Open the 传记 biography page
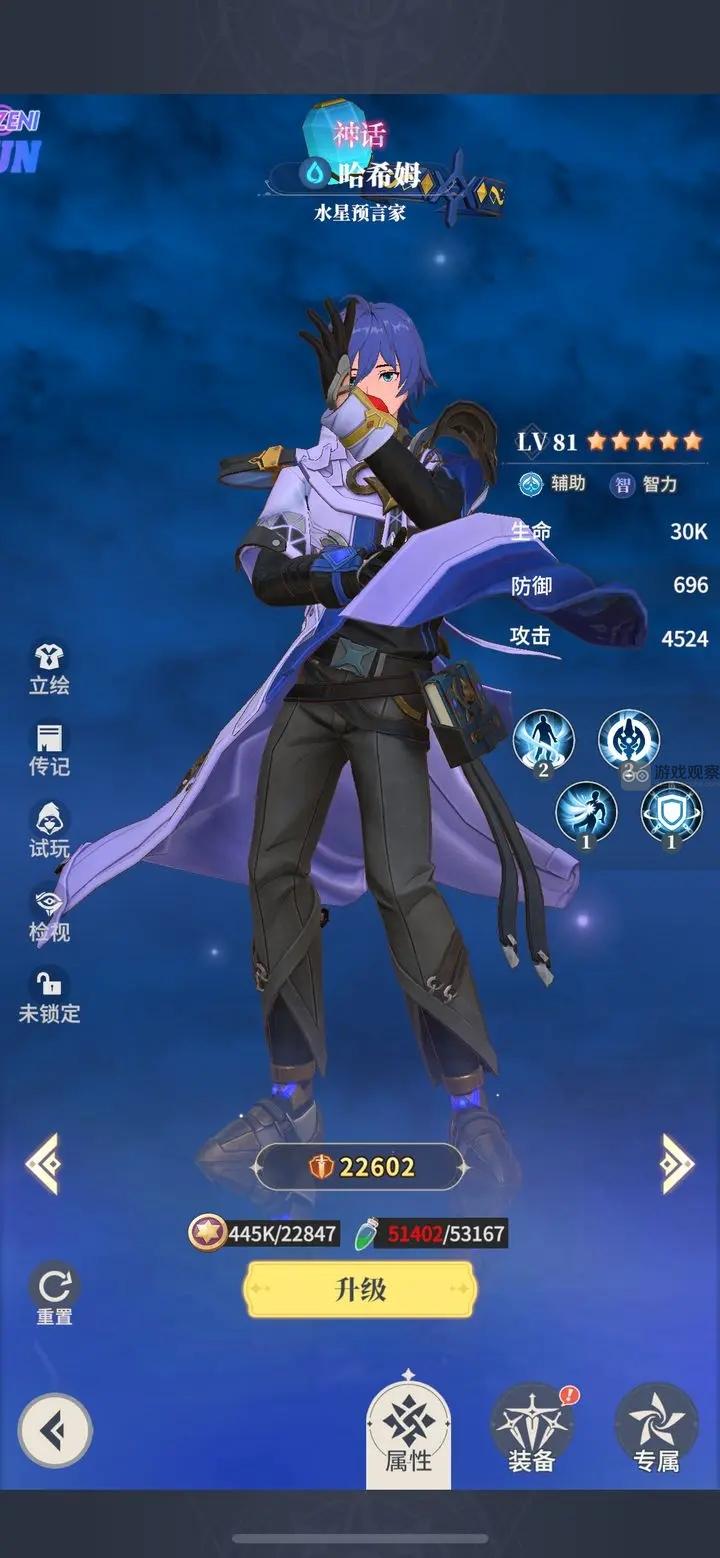Screen dimensions: 720x1558 49,751
